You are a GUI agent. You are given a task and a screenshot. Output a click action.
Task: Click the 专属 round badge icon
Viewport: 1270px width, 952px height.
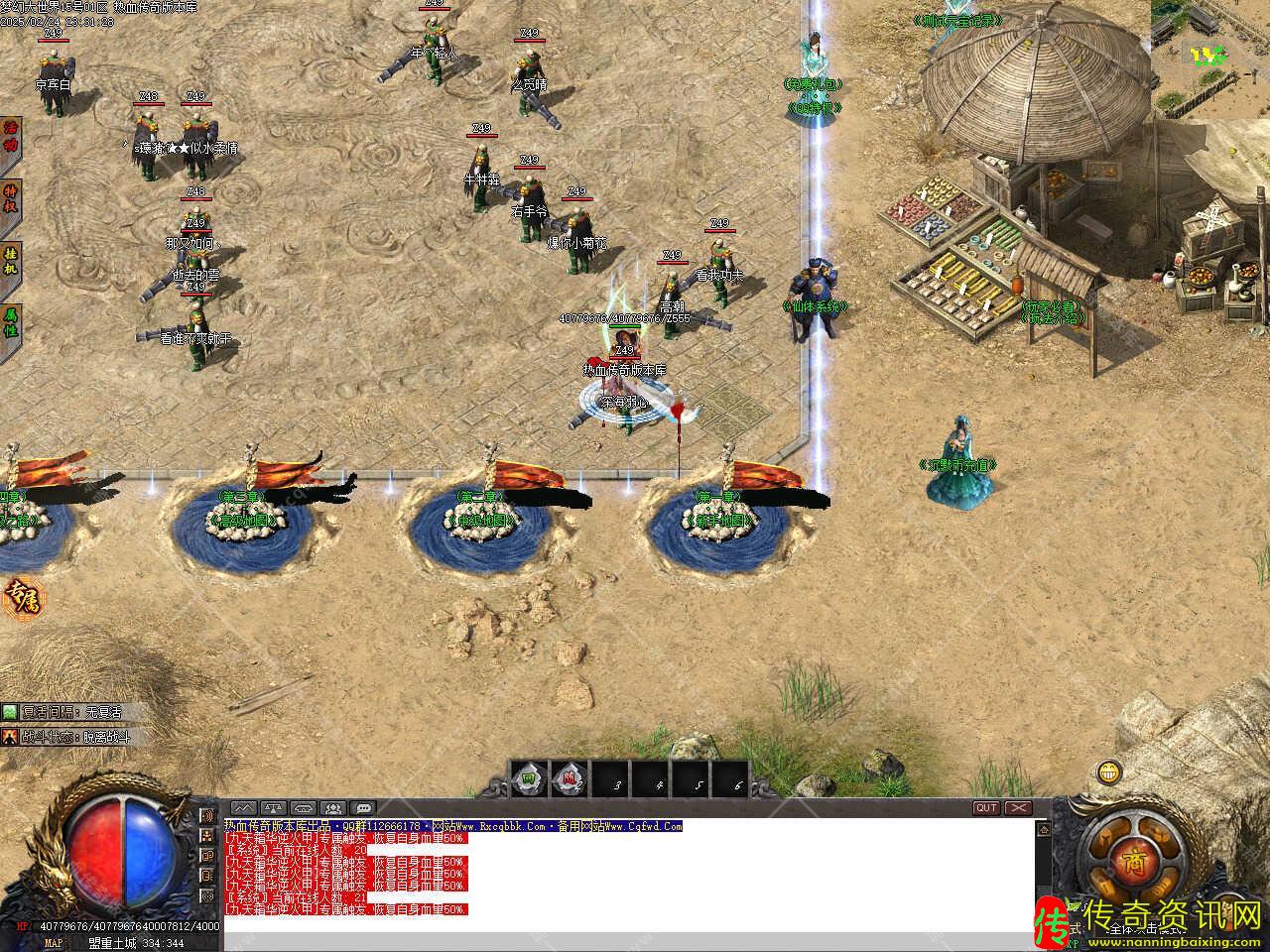(20, 596)
